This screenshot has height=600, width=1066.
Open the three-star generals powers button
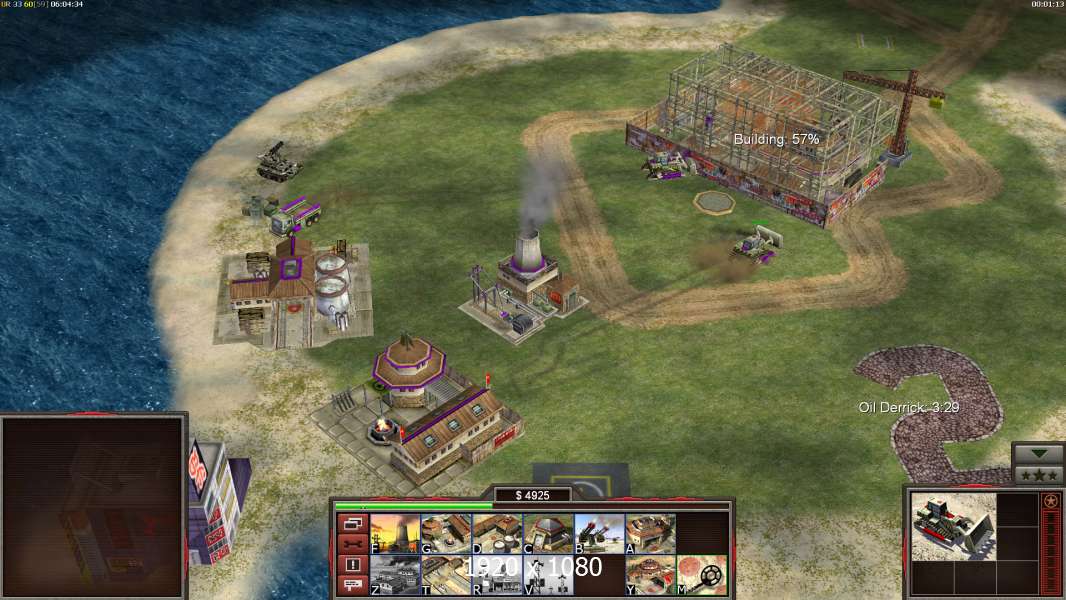[1037, 474]
